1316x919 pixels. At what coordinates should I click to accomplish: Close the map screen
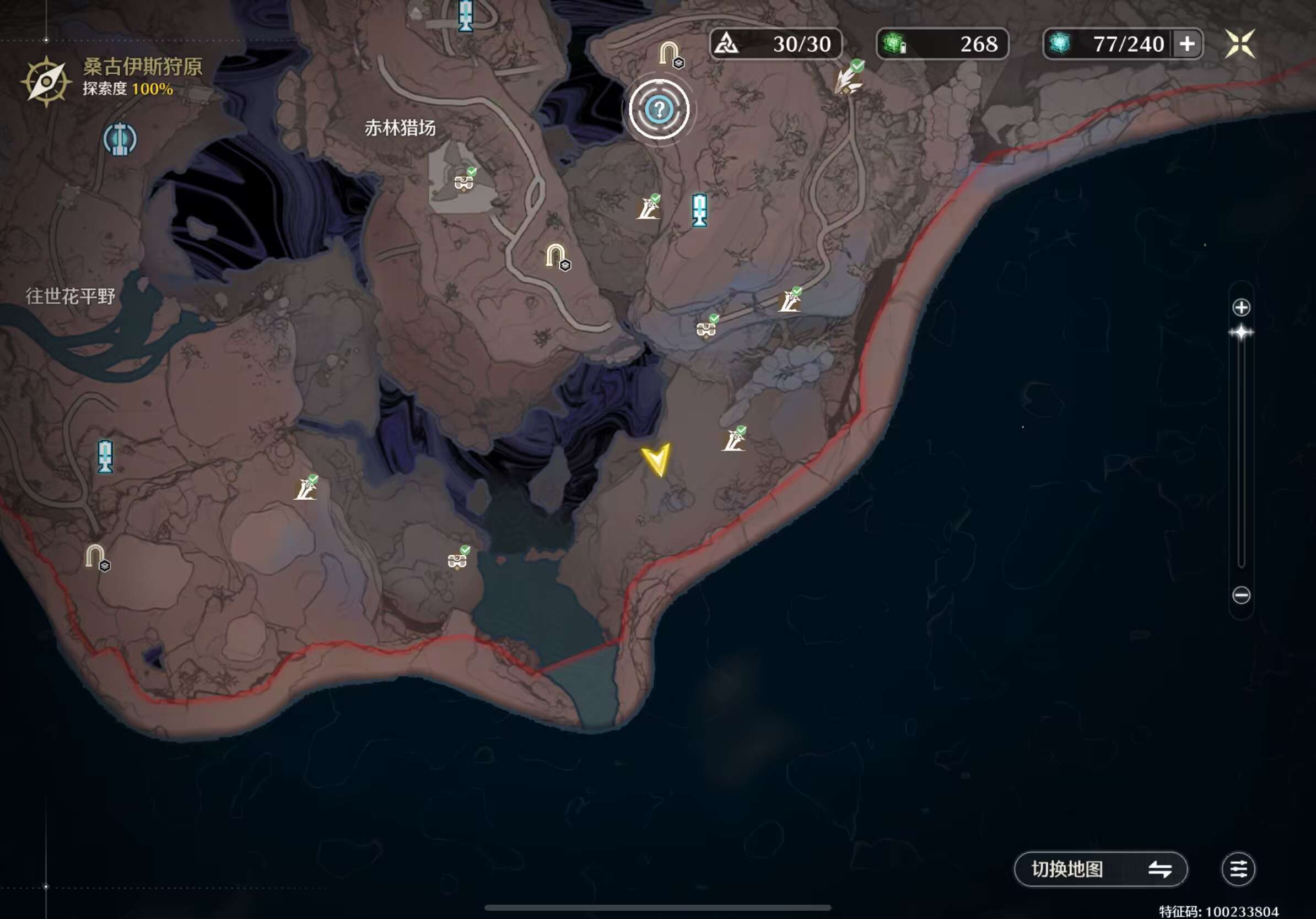(1240, 44)
